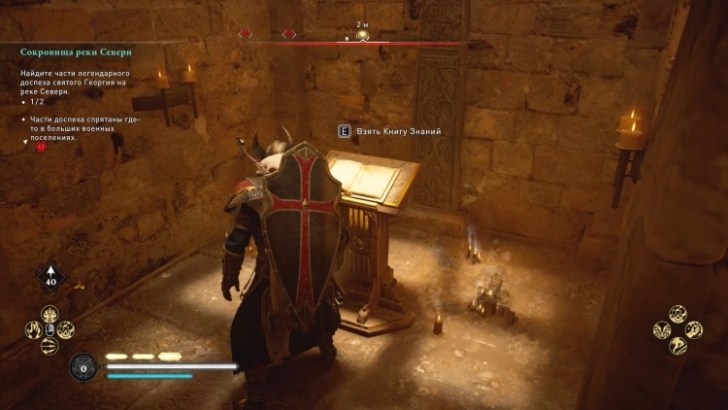Select the ration counter showing 0
Screen dimensions: 728x410
pos(84,366)
